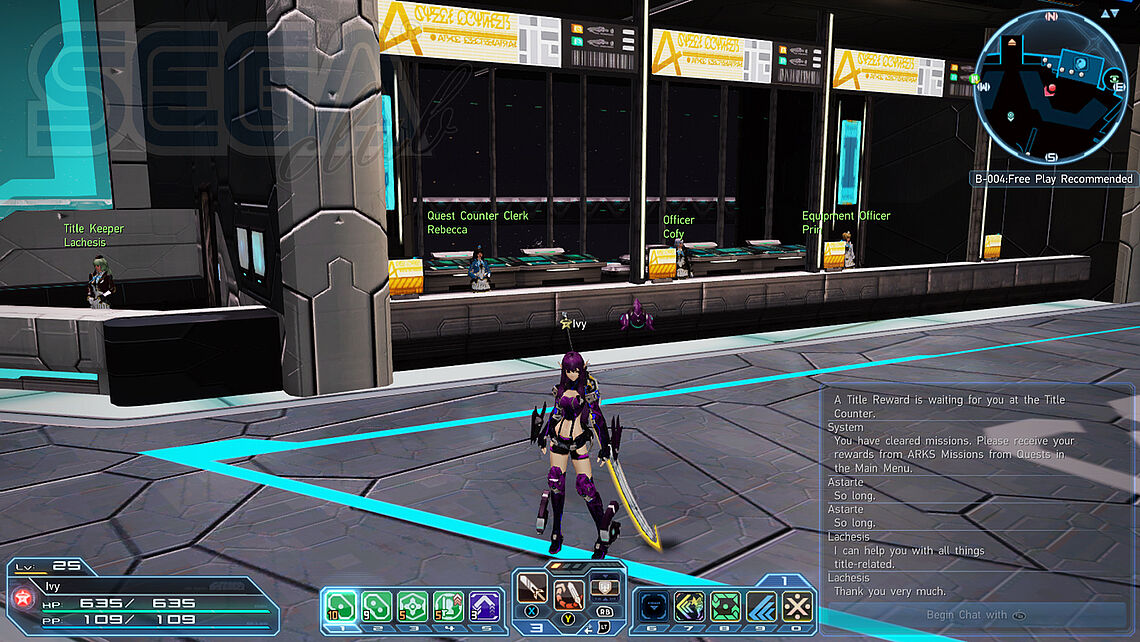Activate the blue slash skill in slot 9
Image resolution: width=1140 pixels, height=642 pixels.
click(x=761, y=607)
